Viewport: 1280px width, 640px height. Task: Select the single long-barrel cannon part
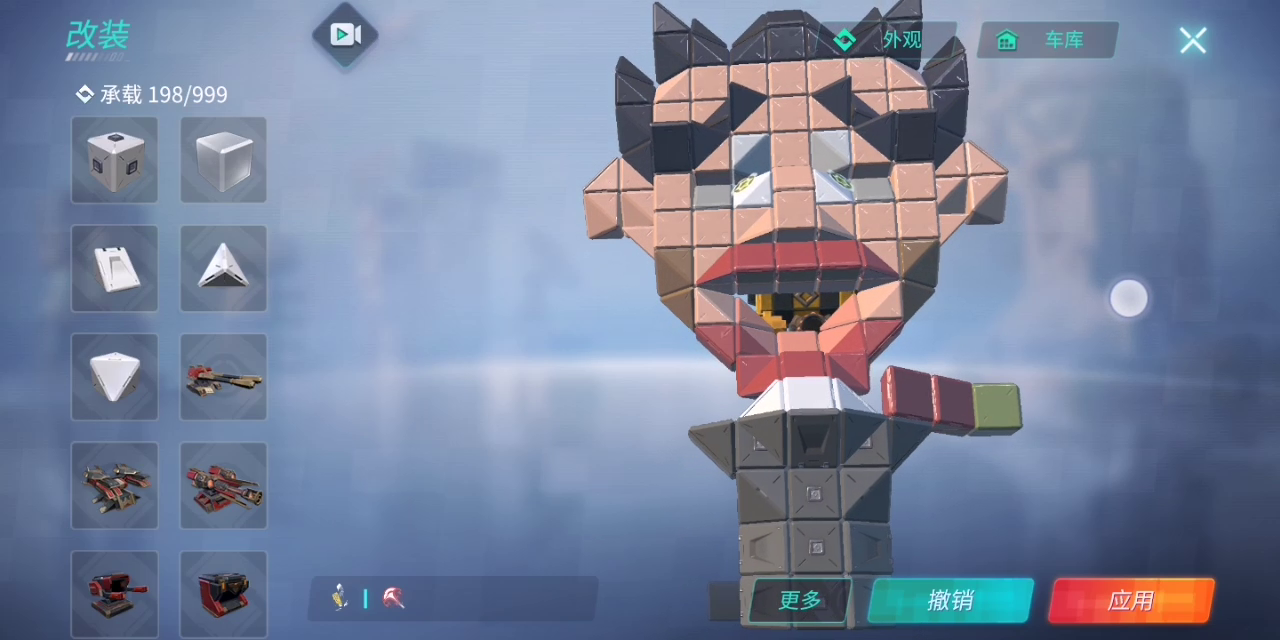[x=223, y=377]
